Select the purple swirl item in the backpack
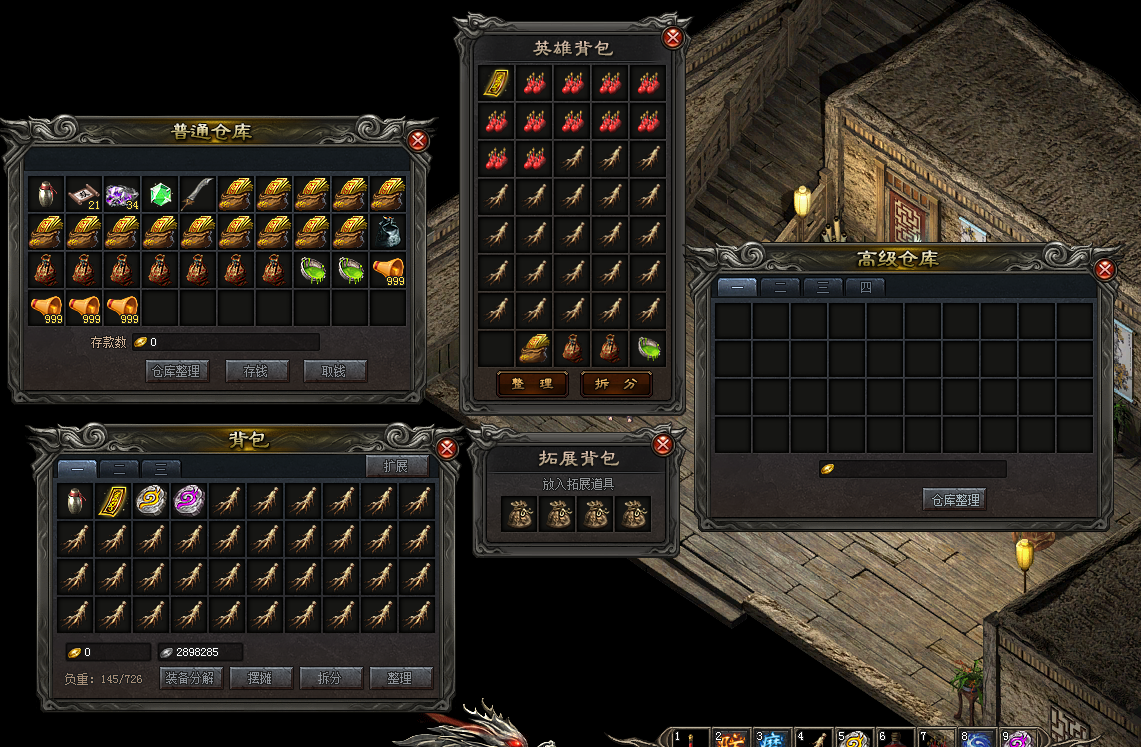Image resolution: width=1141 pixels, height=747 pixels. (187, 500)
